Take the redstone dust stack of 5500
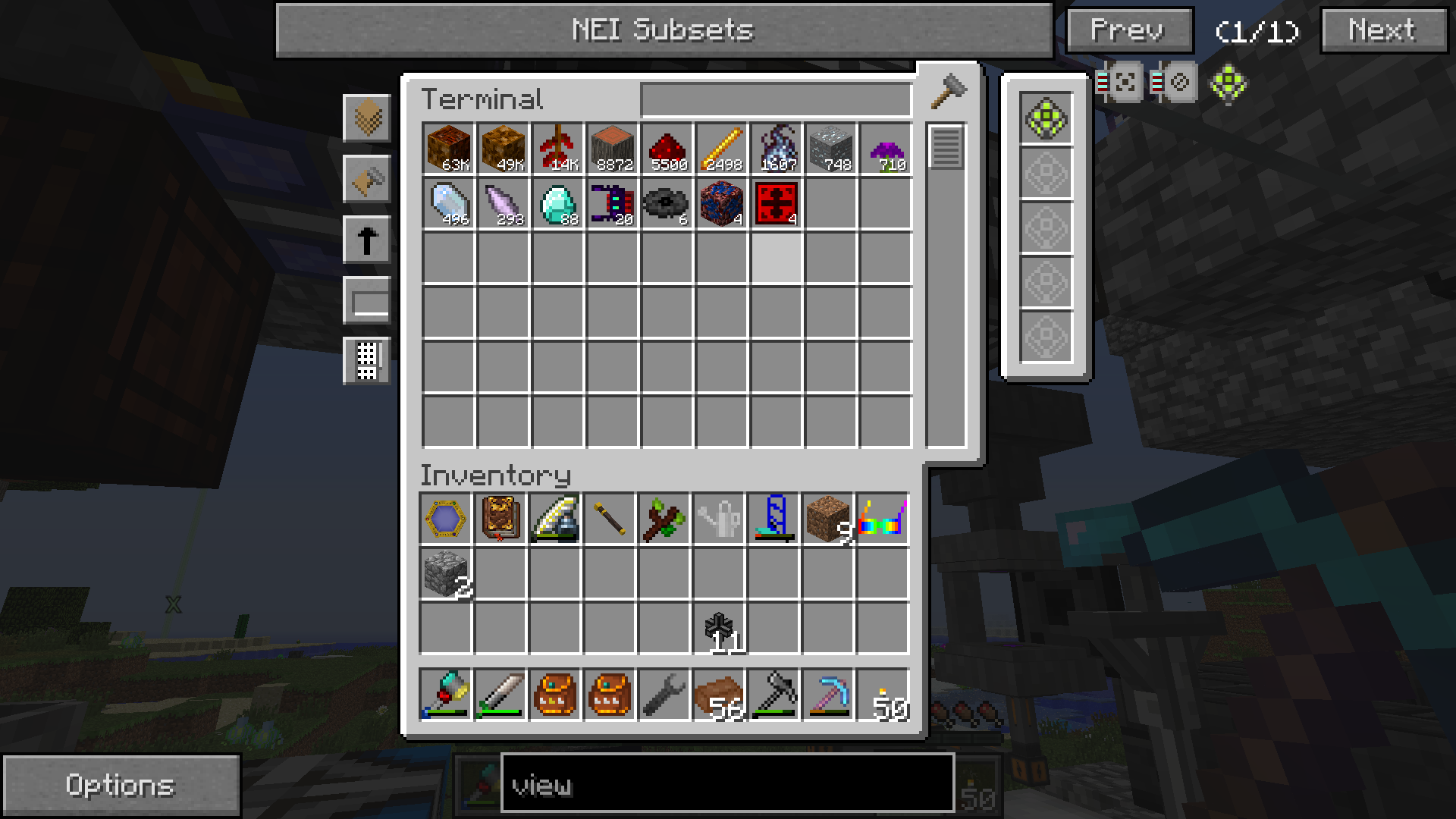 click(x=667, y=149)
